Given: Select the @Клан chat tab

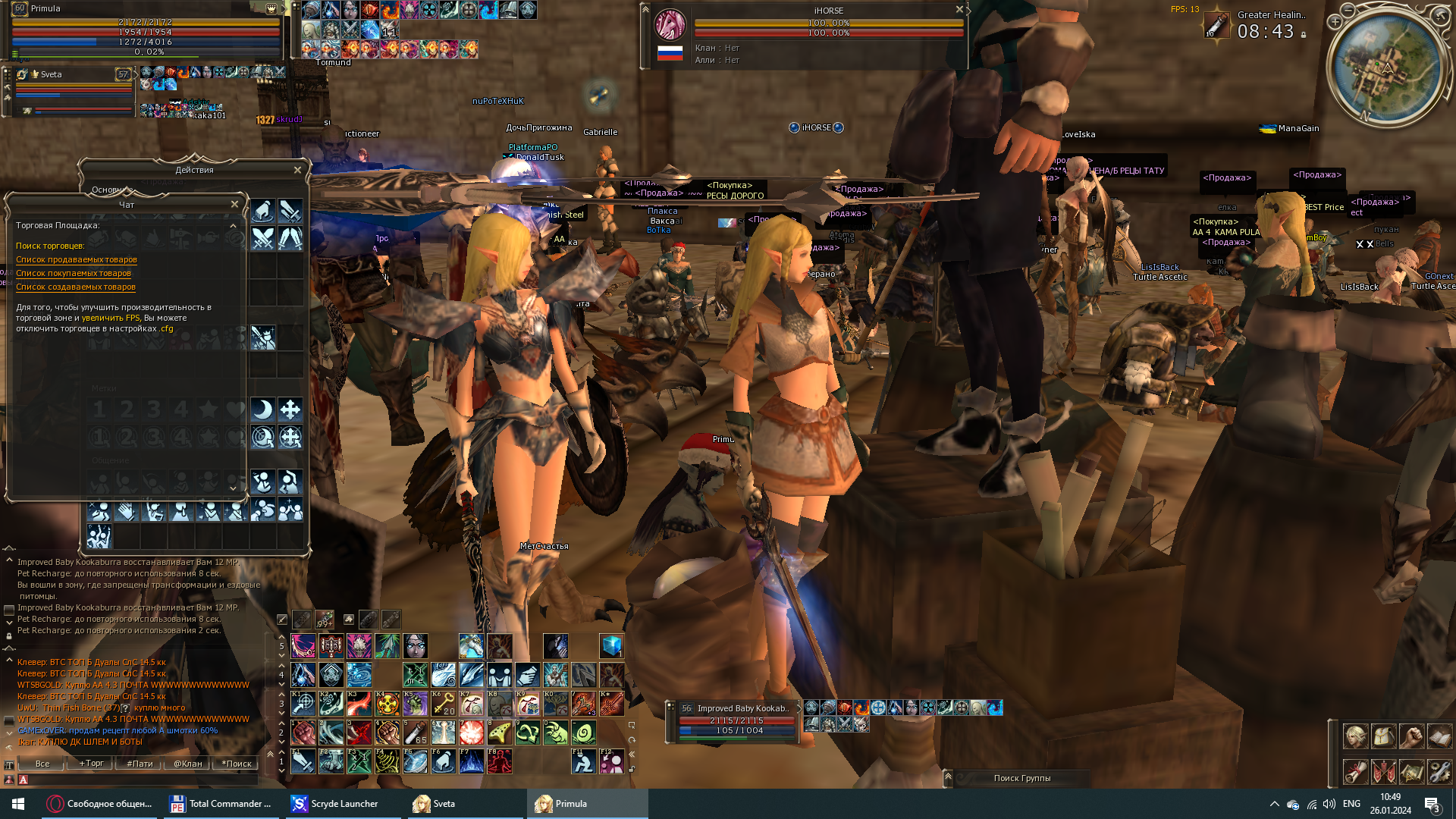Looking at the screenshot, I should pos(188,764).
